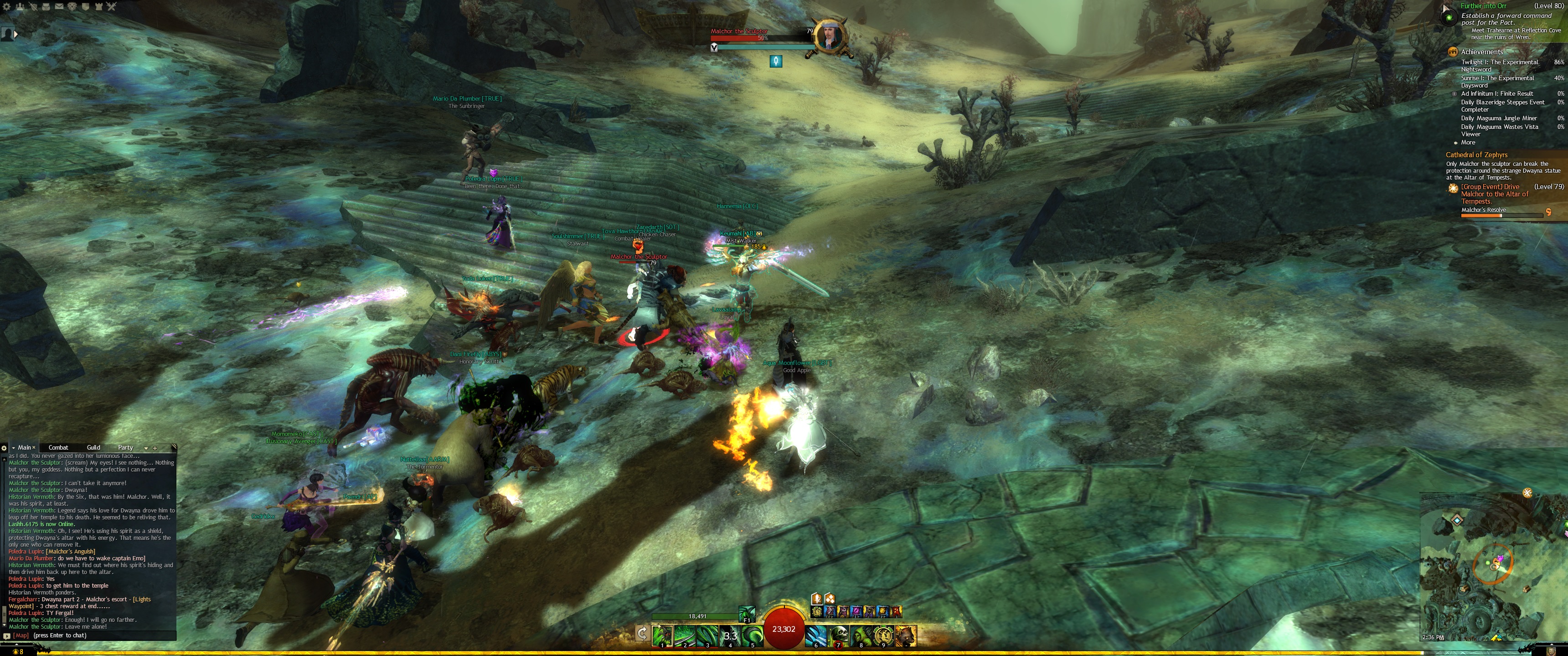This screenshot has width=1568, height=656.
Task: Open the inventory bag icon
Action: coord(46,7)
